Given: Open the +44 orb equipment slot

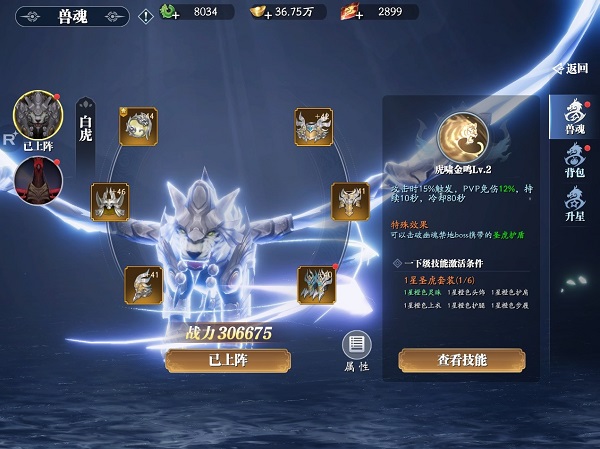Looking at the screenshot, I should (x=138, y=127).
